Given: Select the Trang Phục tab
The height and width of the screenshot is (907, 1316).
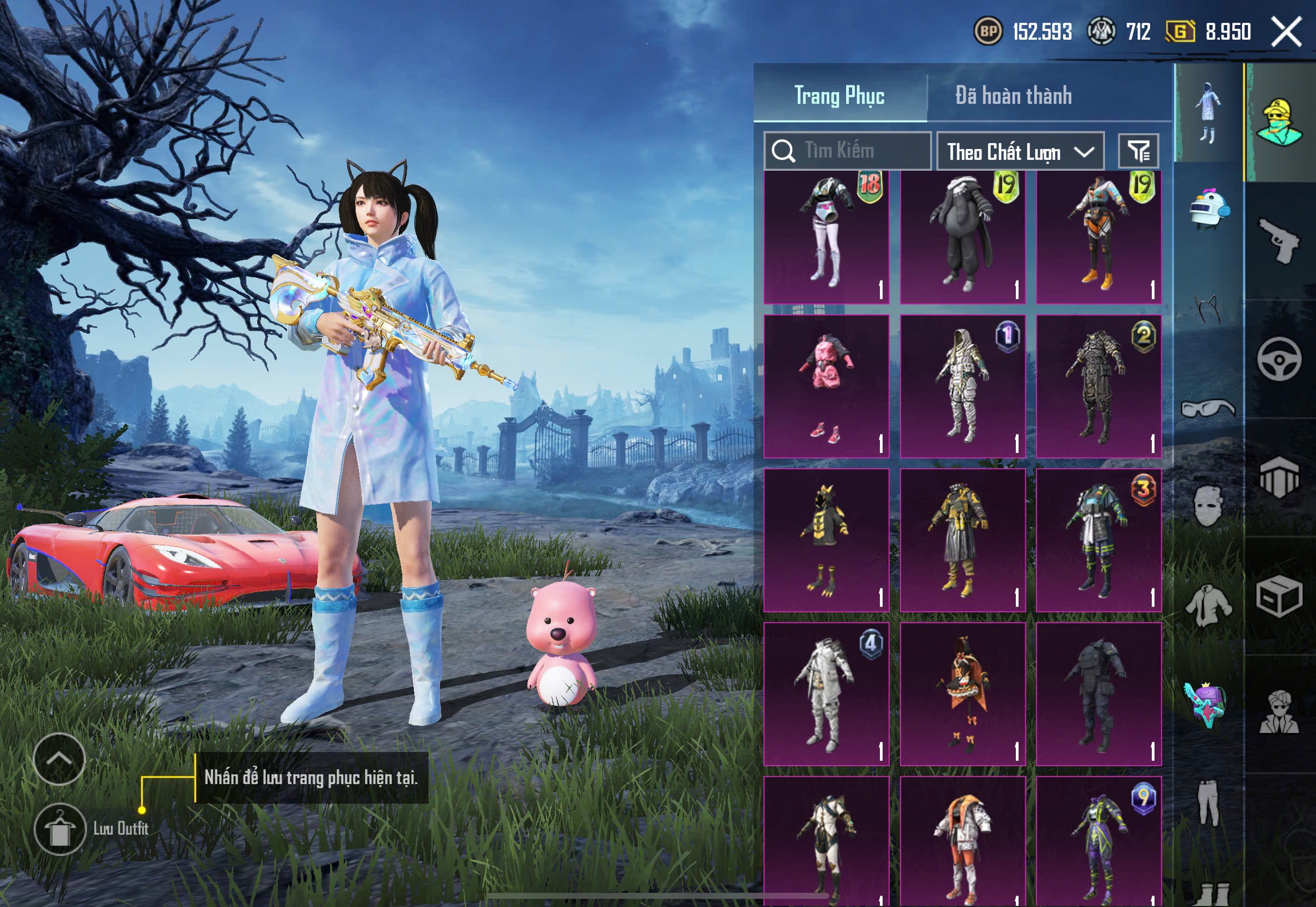Looking at the screenshot, I should (839, 96).
